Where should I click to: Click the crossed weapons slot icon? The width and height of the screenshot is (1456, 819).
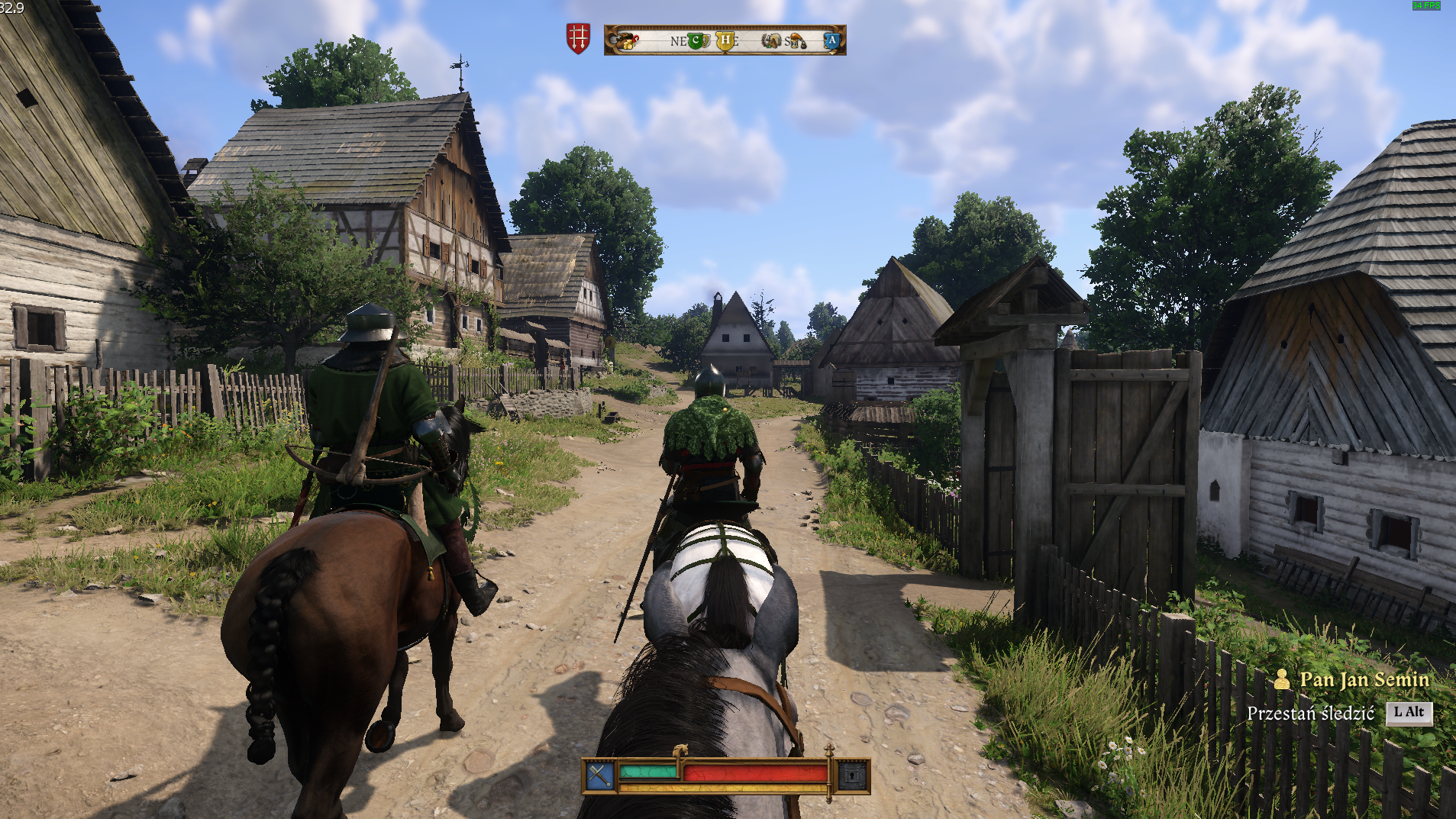point(599,776)
